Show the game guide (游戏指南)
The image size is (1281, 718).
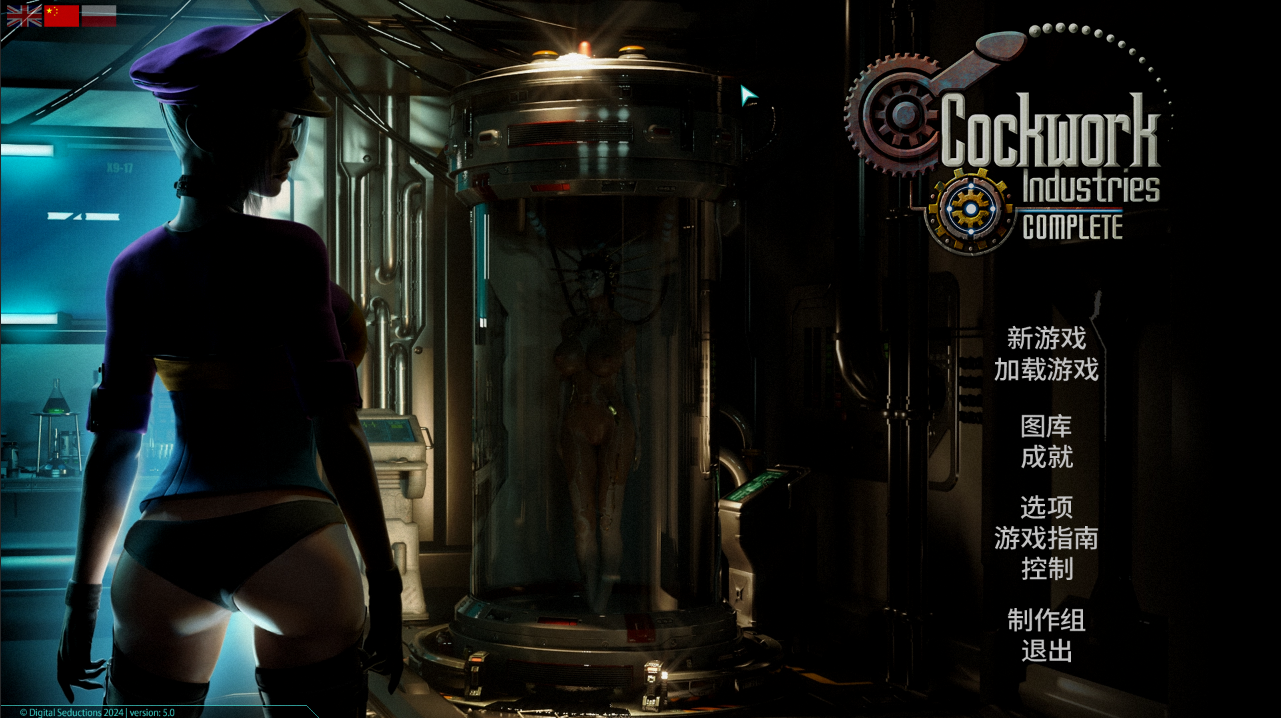[x=1046, y=539]
